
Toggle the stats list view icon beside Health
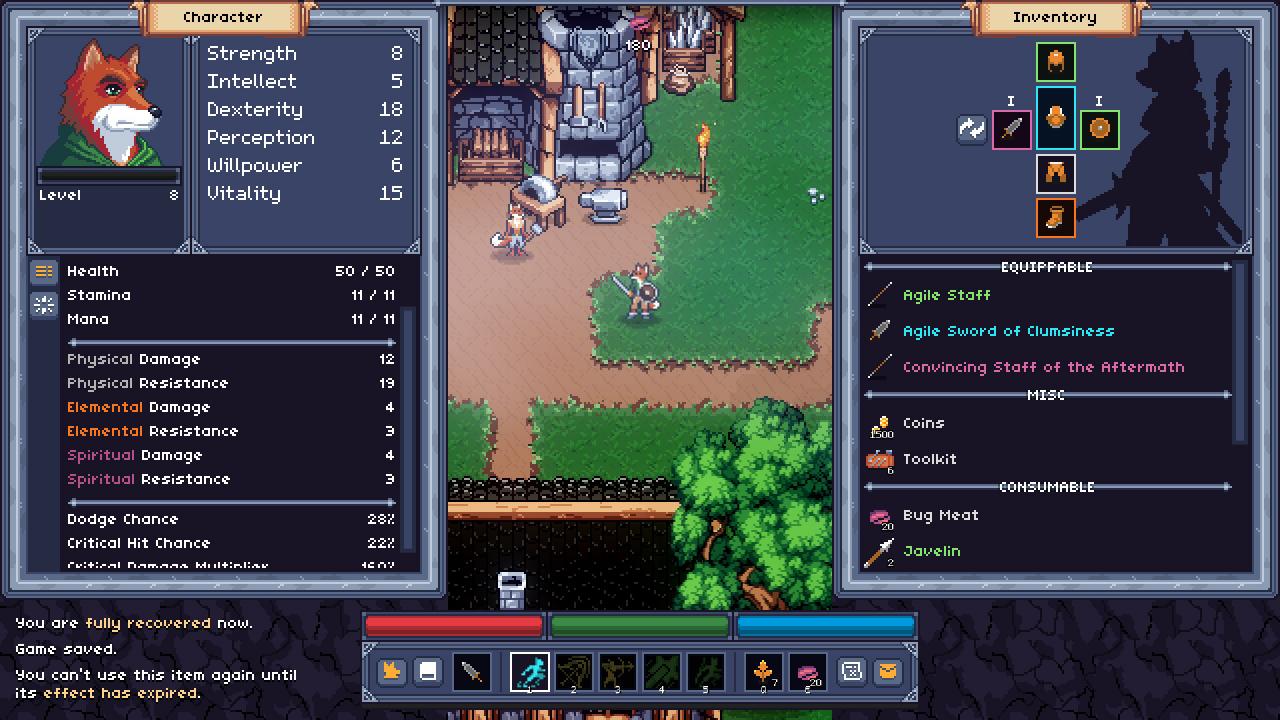point(43,270)
